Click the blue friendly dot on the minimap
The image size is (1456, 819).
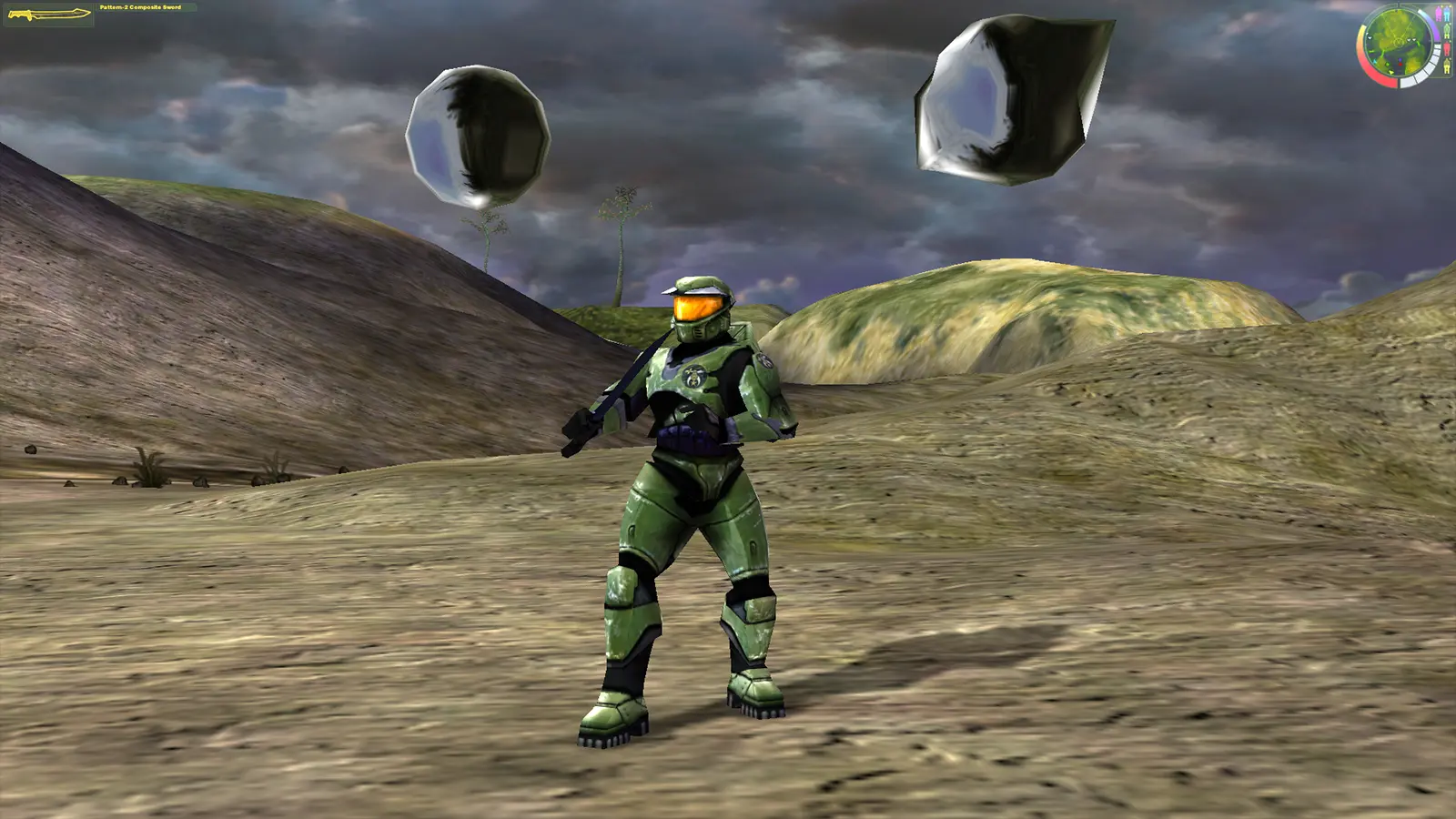point(1400,60)
